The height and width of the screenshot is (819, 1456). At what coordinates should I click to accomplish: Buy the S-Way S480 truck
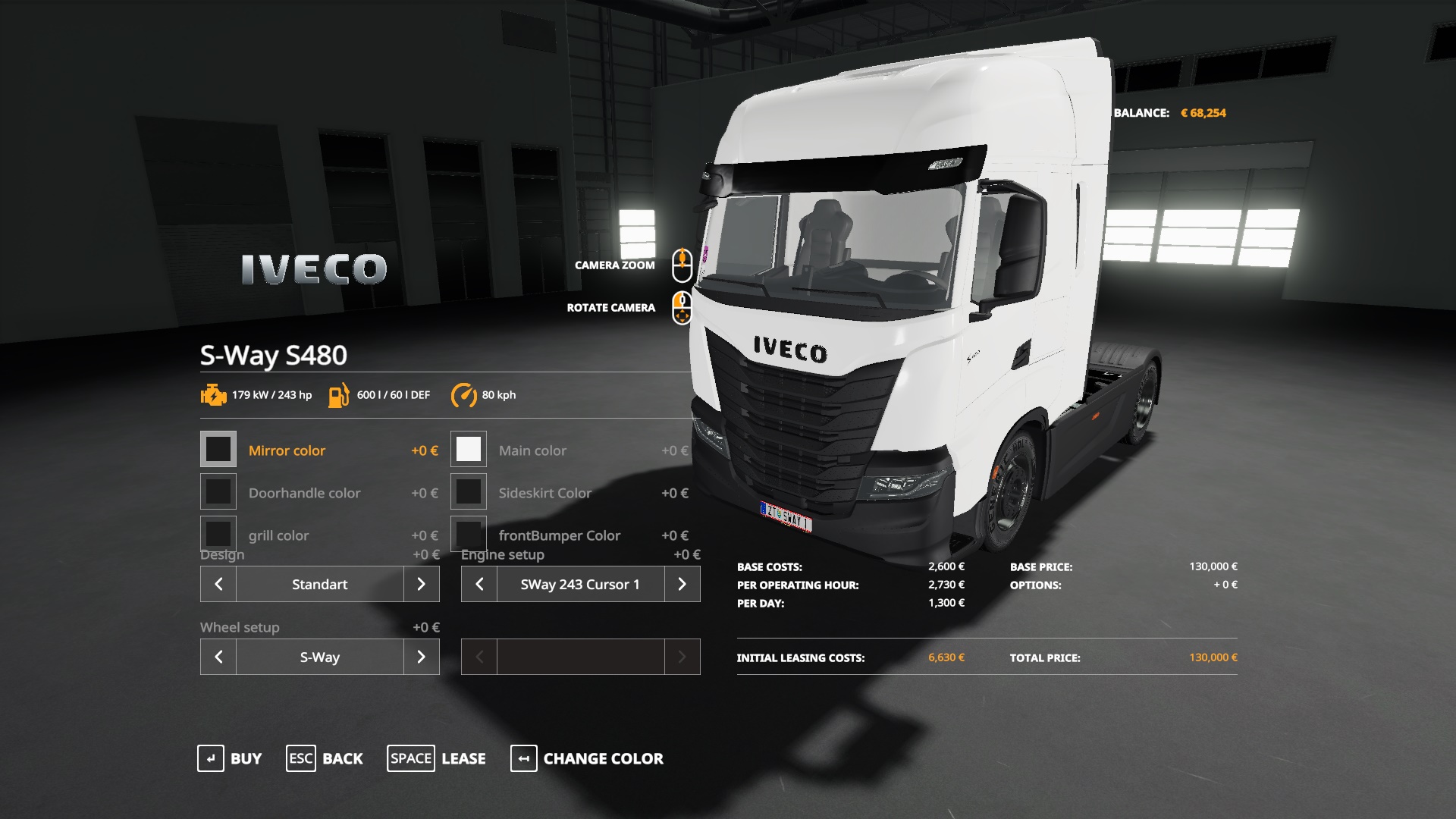point(230,758)
